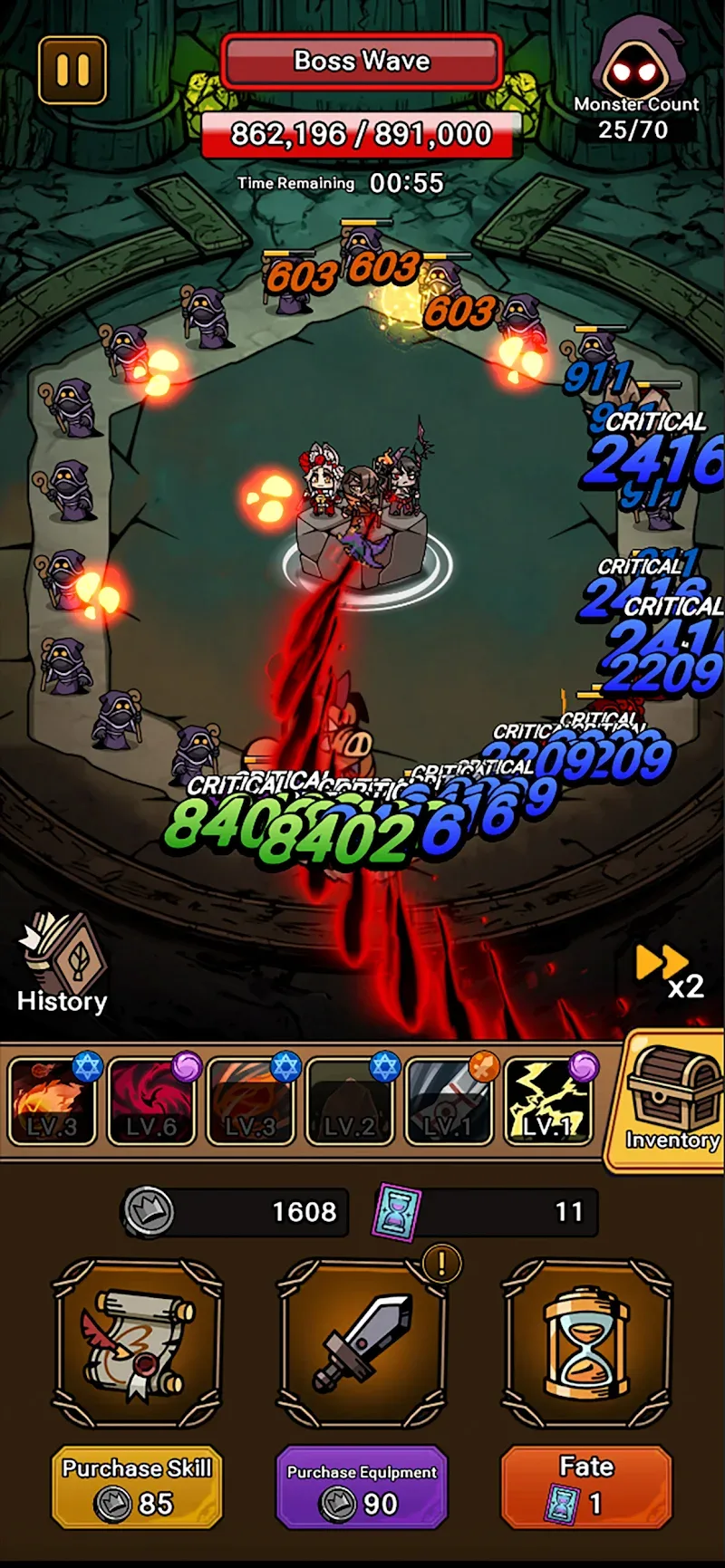Select the LV.2 hooded figure skill
Screen dimensions: 725x1568
pos(350,1101)
